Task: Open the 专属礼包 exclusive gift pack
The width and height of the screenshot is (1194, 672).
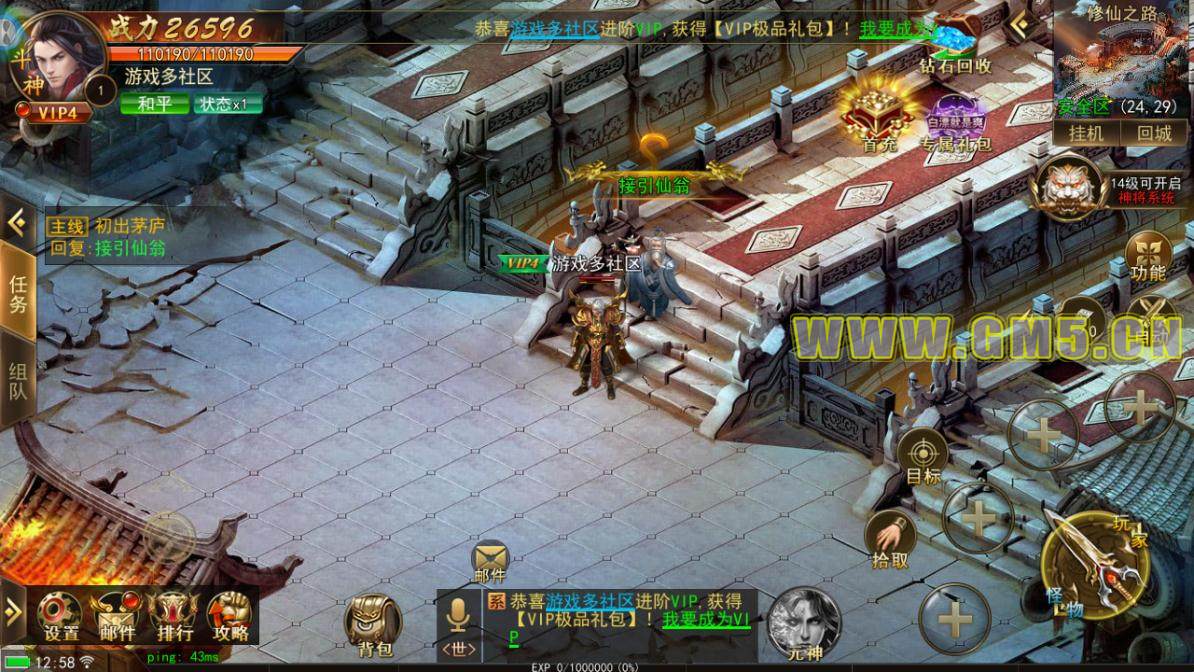Action: [x=958, y=122]
